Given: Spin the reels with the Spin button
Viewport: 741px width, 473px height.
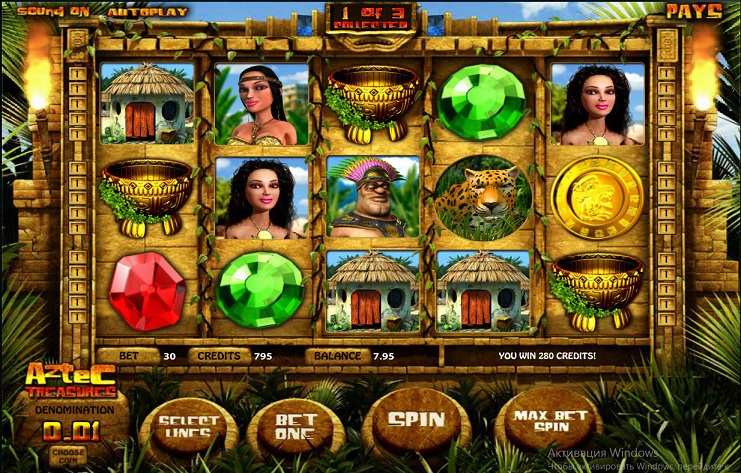Looking at the screenshot, I should point(415,420).
